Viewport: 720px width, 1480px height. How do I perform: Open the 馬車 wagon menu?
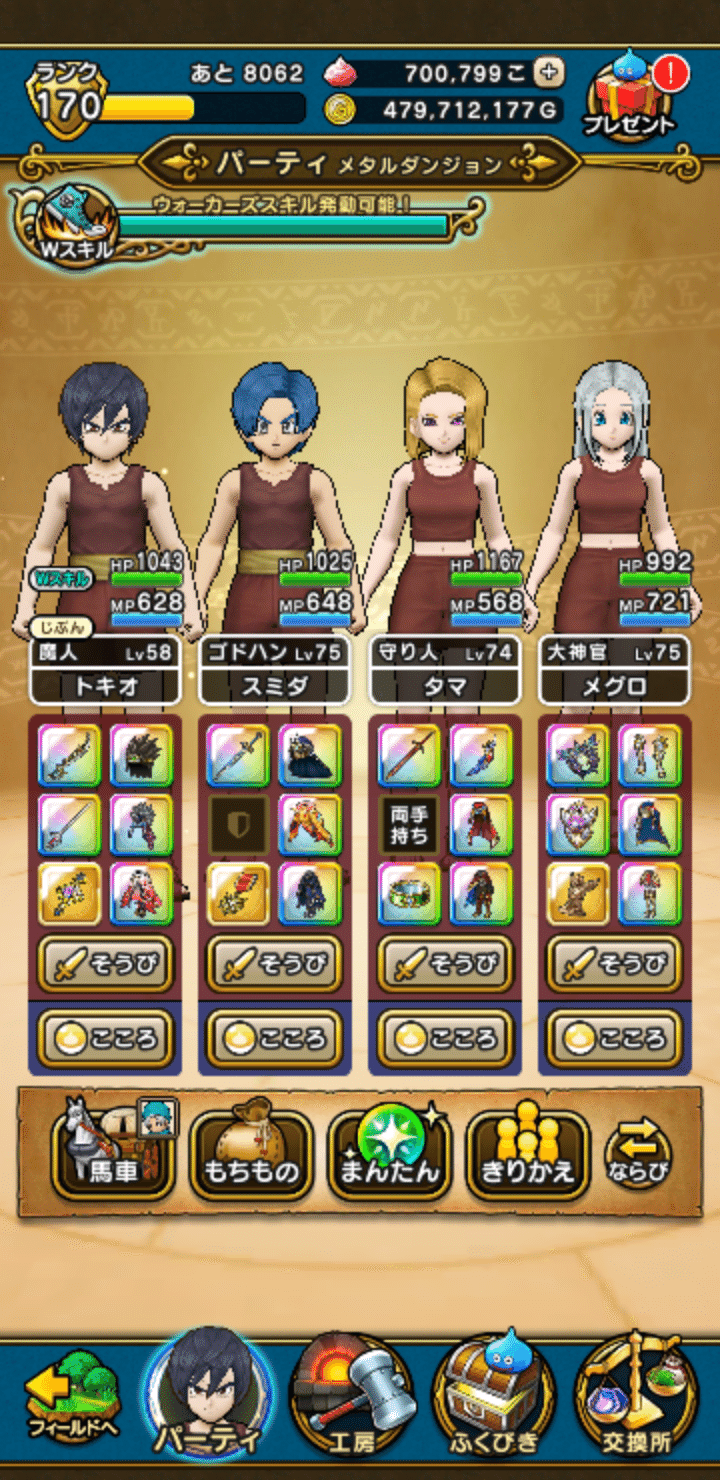(x=113, y=1153)
